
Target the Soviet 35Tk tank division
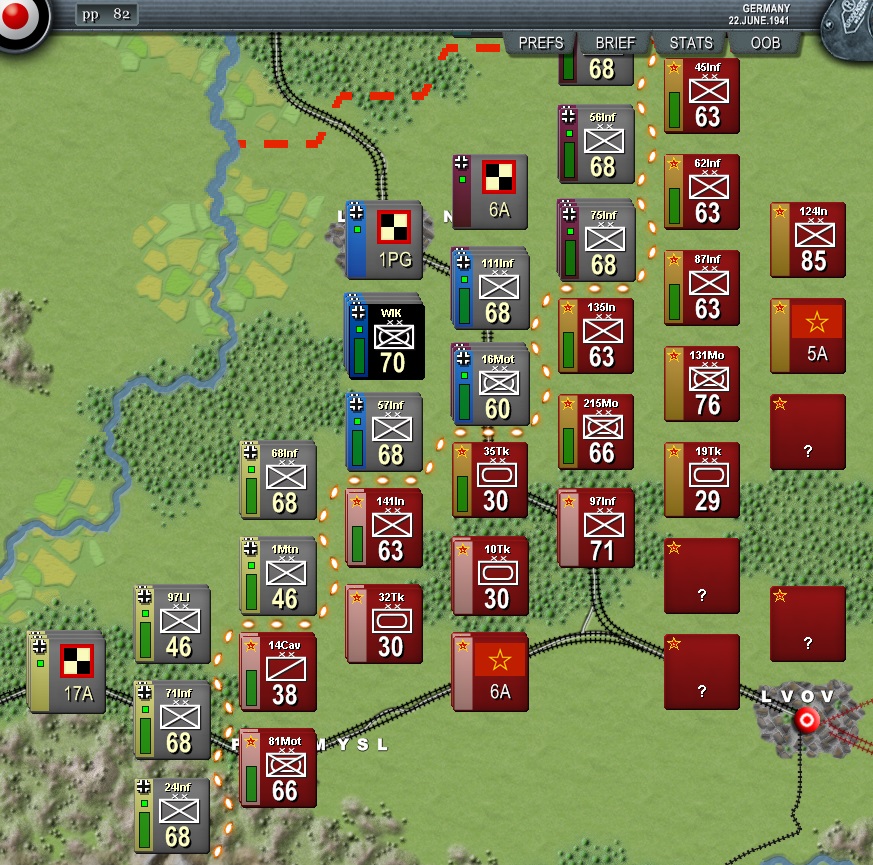click(x=492, y=481)
